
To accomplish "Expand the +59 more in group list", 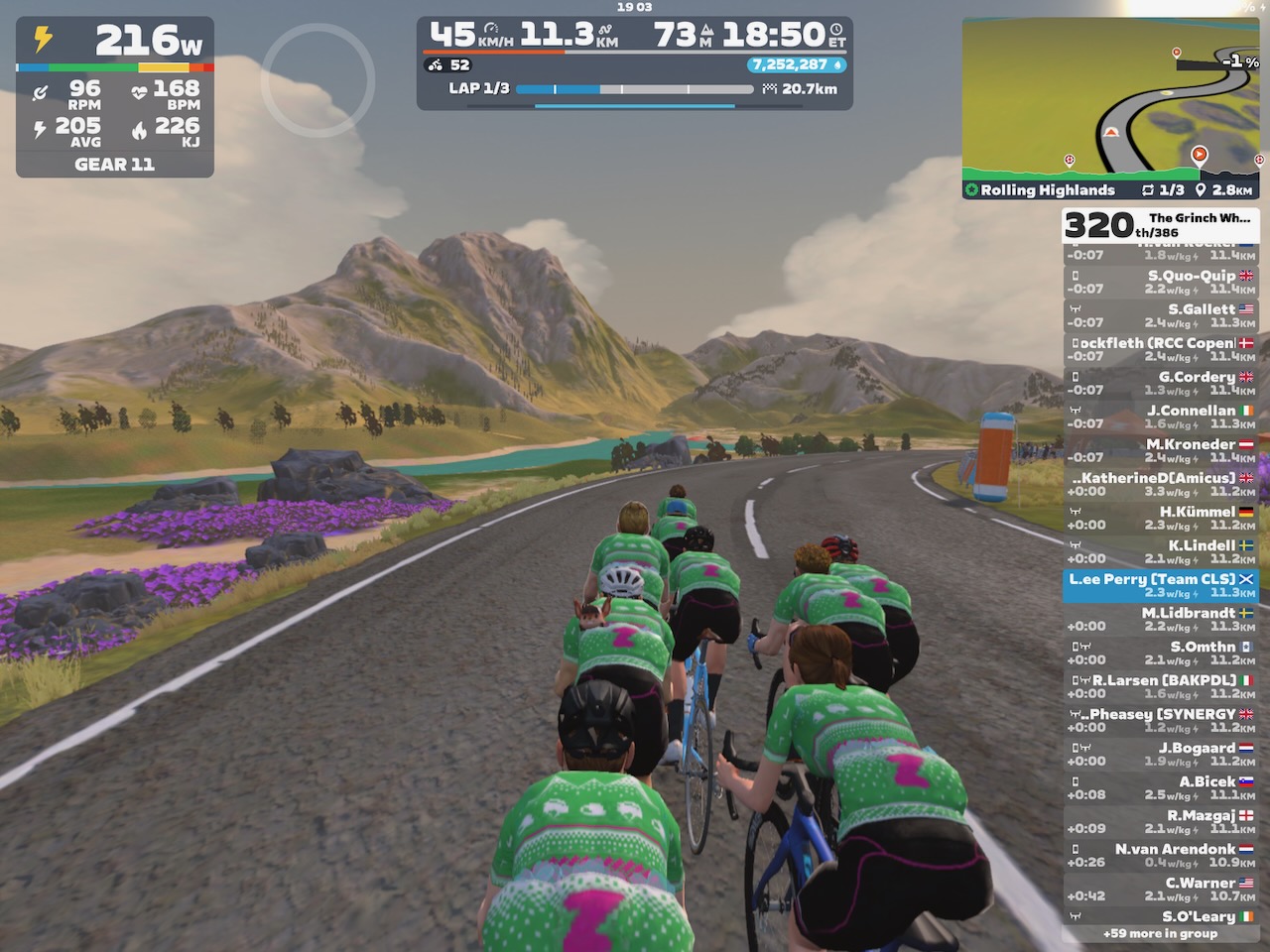I will point(1159,933).
